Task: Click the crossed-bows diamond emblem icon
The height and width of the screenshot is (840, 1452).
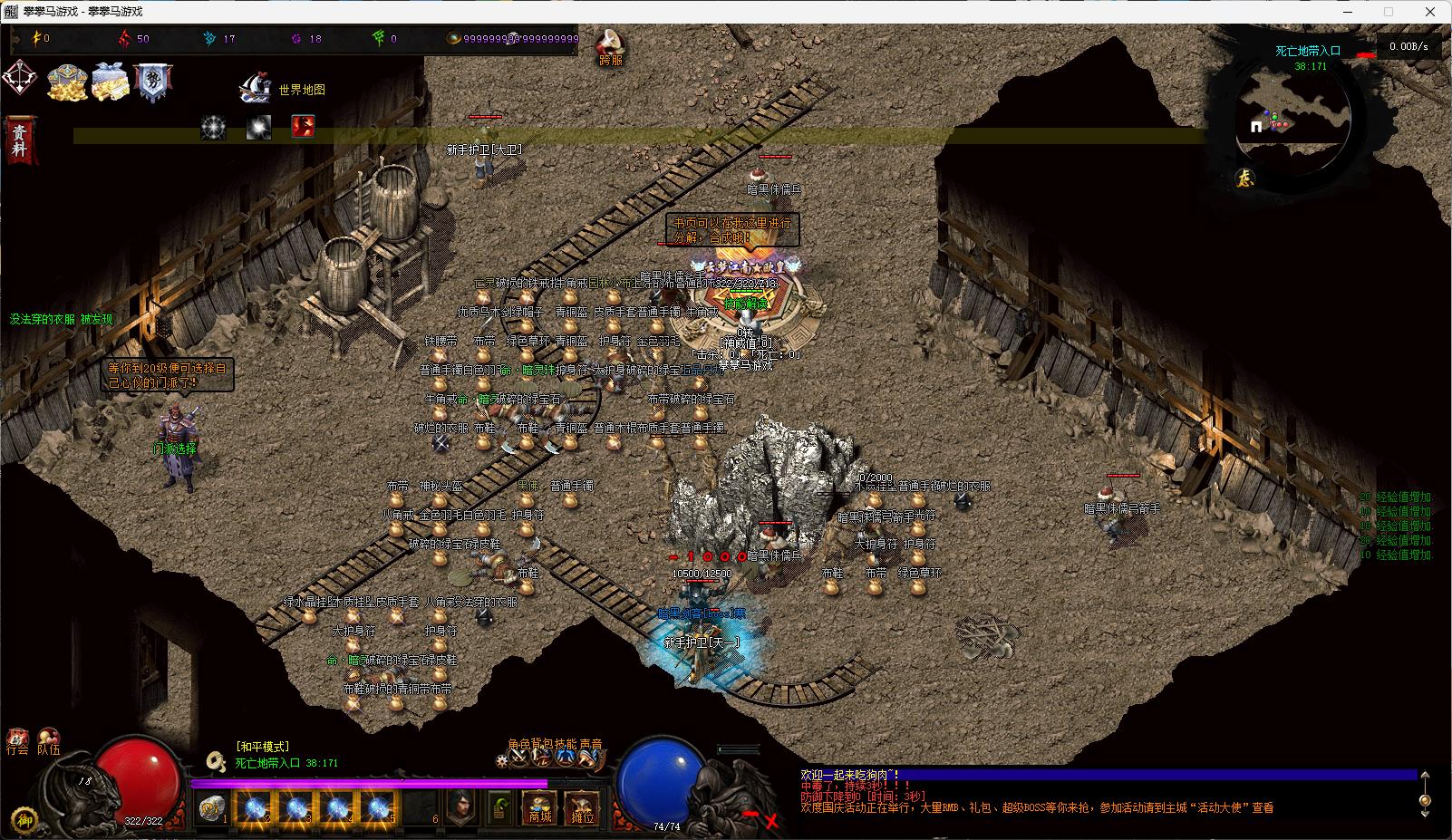Action: point(20,78)
